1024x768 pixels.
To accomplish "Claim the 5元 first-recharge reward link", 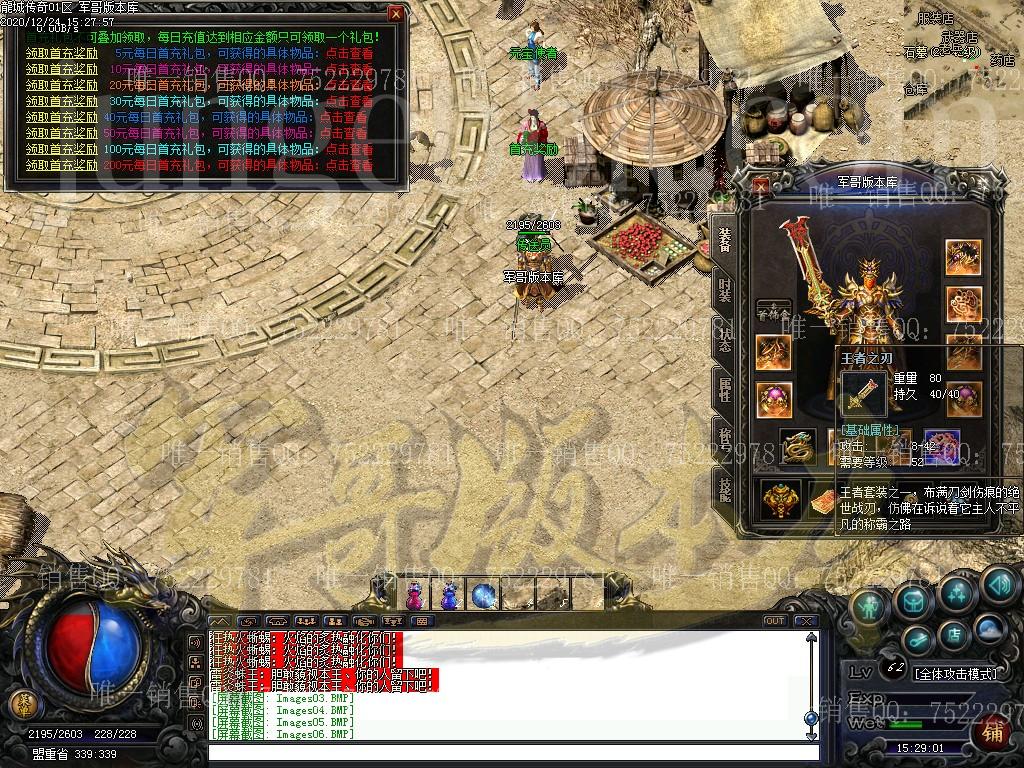I will click(62, 53).
